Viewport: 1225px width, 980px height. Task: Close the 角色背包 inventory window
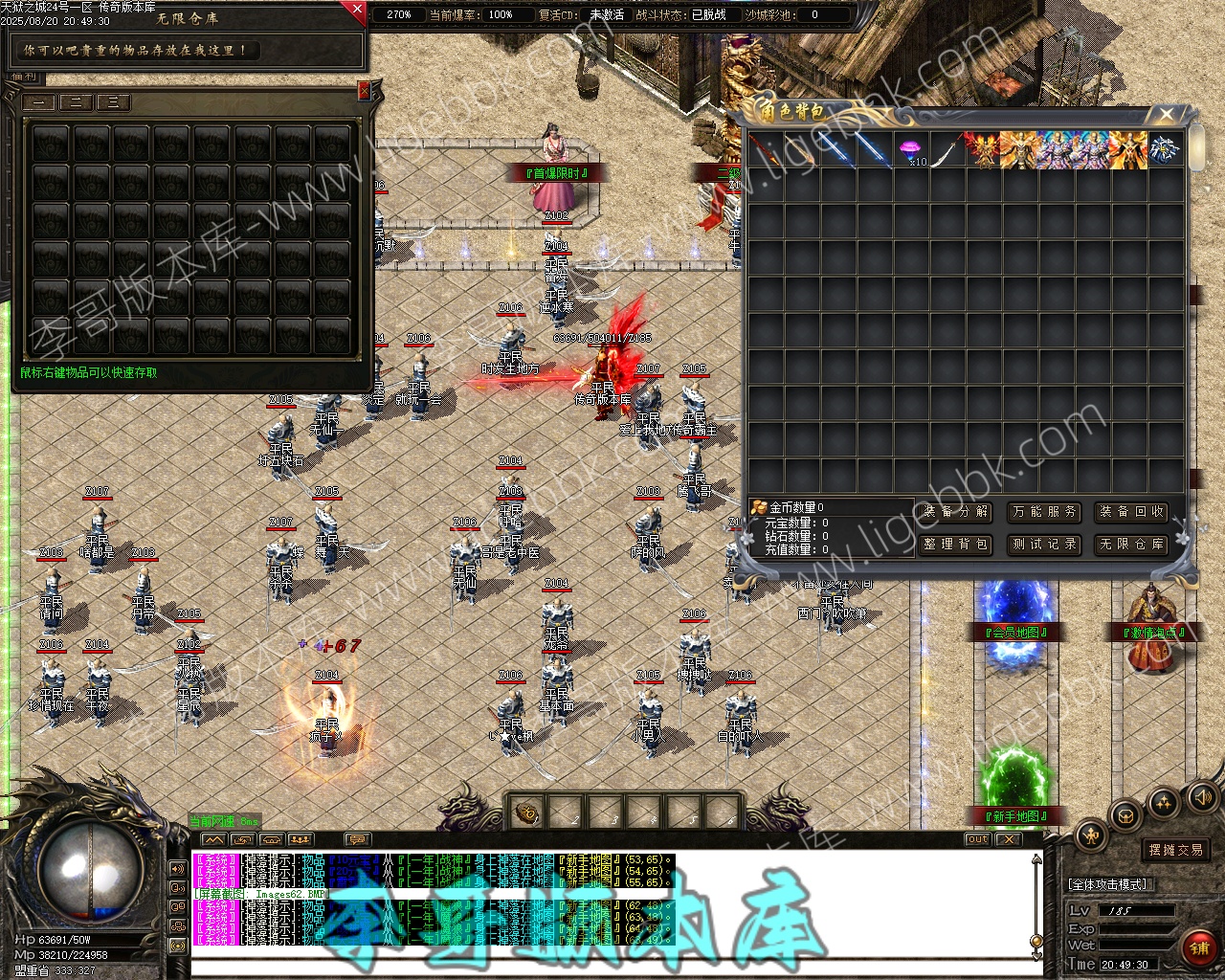tap(1166, 115)
